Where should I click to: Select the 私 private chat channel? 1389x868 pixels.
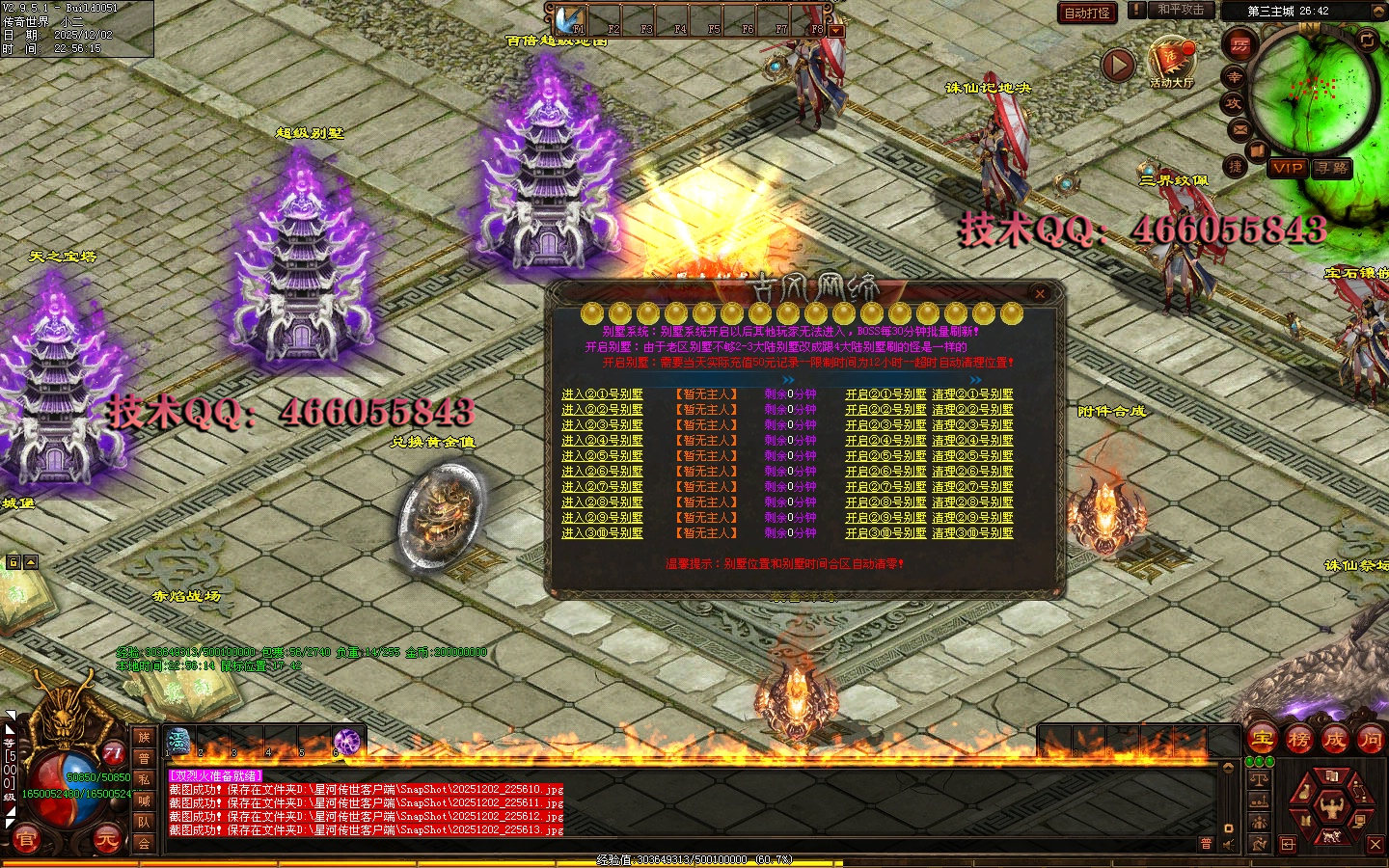[144, 779]
